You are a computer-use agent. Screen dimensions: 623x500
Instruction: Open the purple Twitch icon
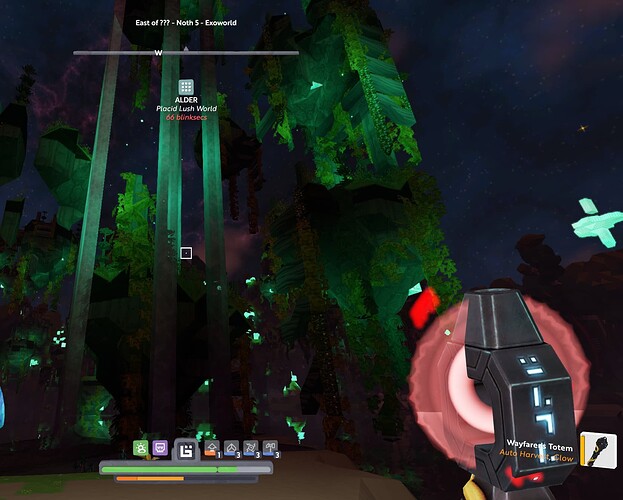pos(161,448)
